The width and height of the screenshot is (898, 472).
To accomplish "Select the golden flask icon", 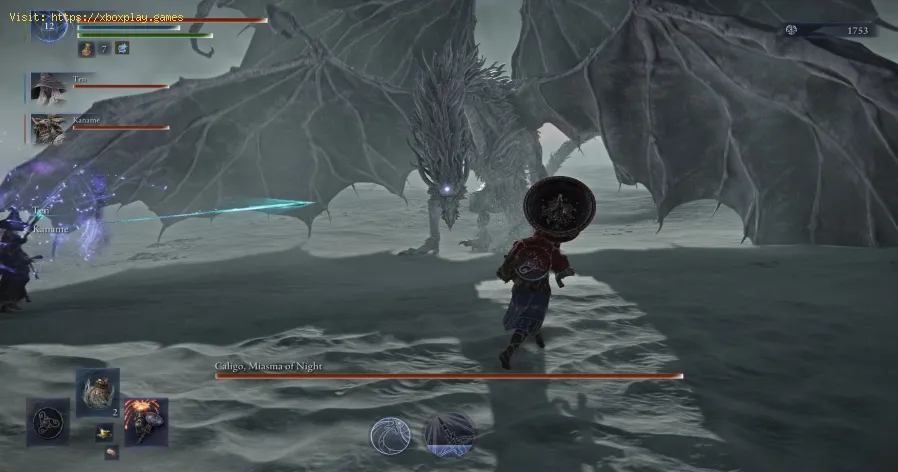I will pyautogui.click(x=86, y=48).
